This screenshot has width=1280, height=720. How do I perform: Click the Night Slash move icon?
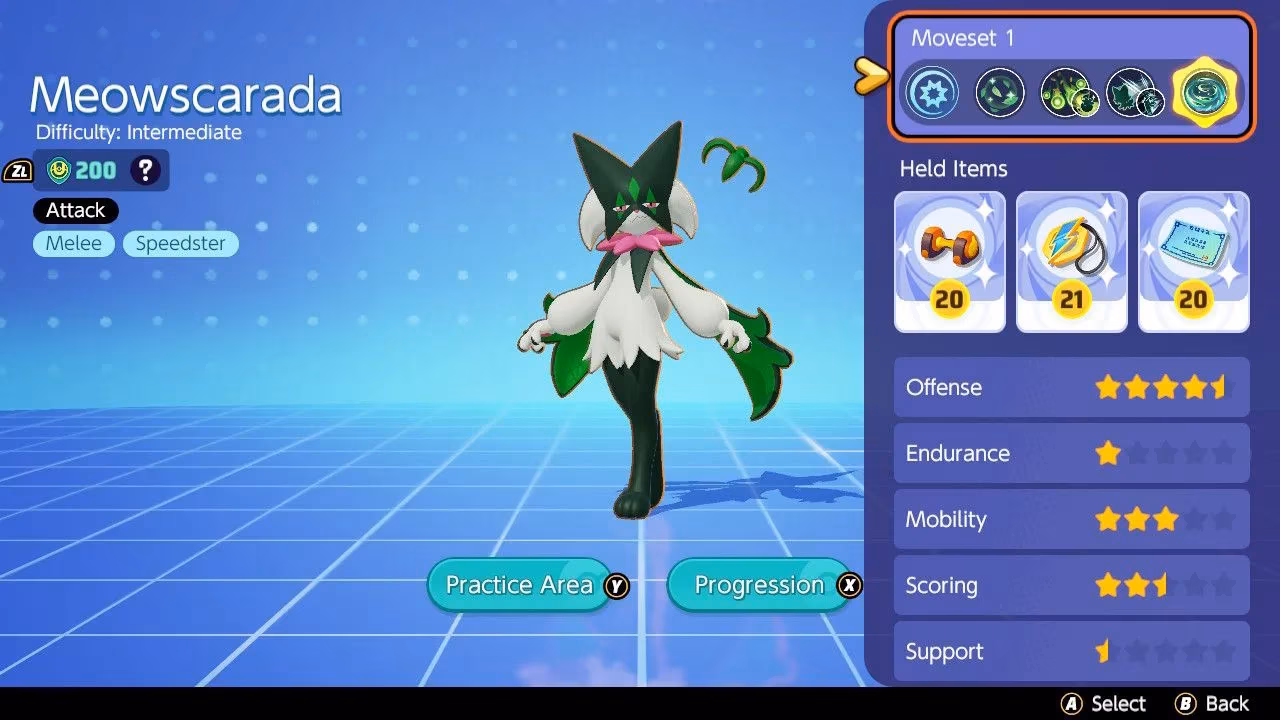(1135, 92)
